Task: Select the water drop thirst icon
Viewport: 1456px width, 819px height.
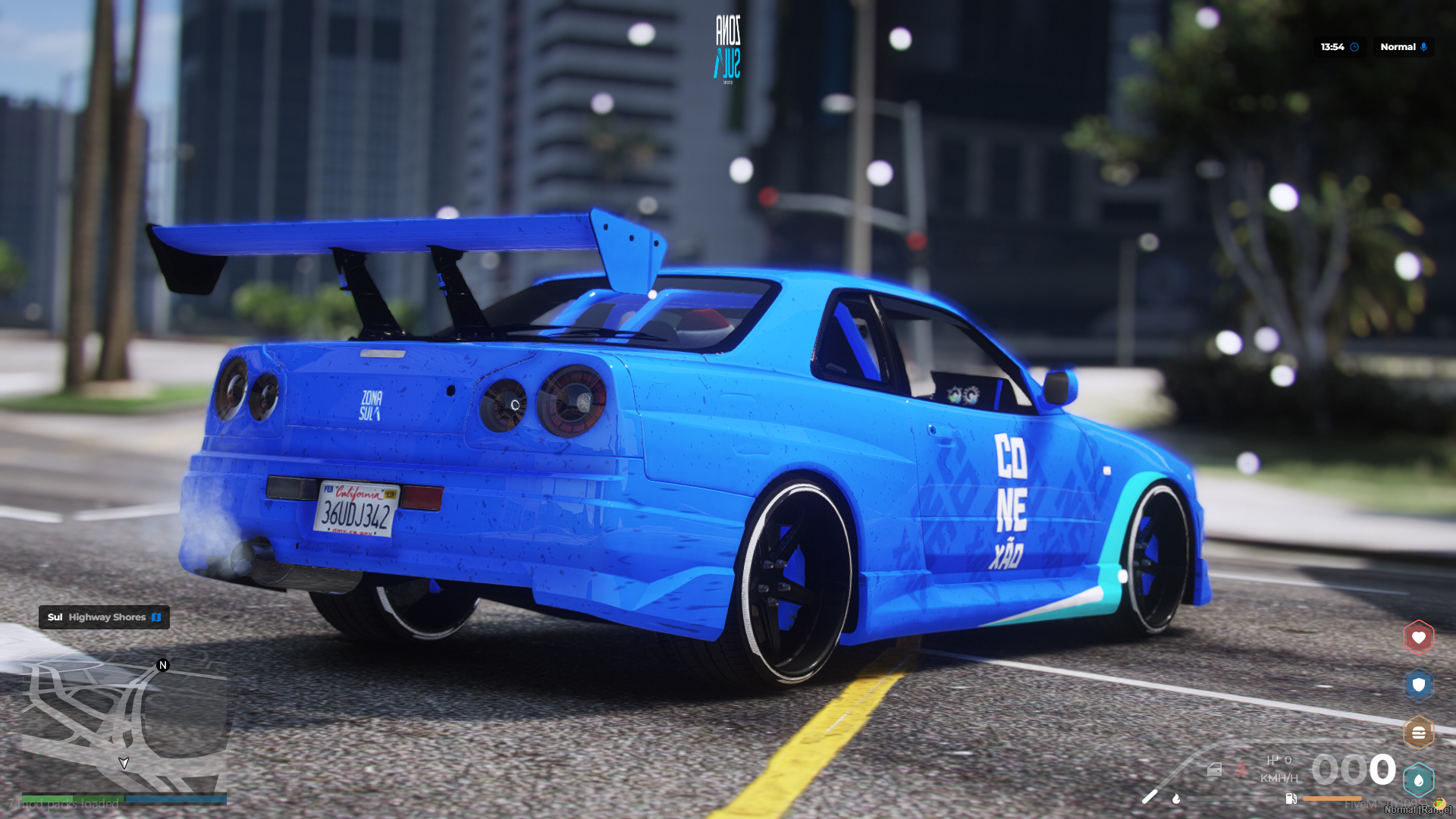Action: pyautogui.click(x=1418, y=780)
